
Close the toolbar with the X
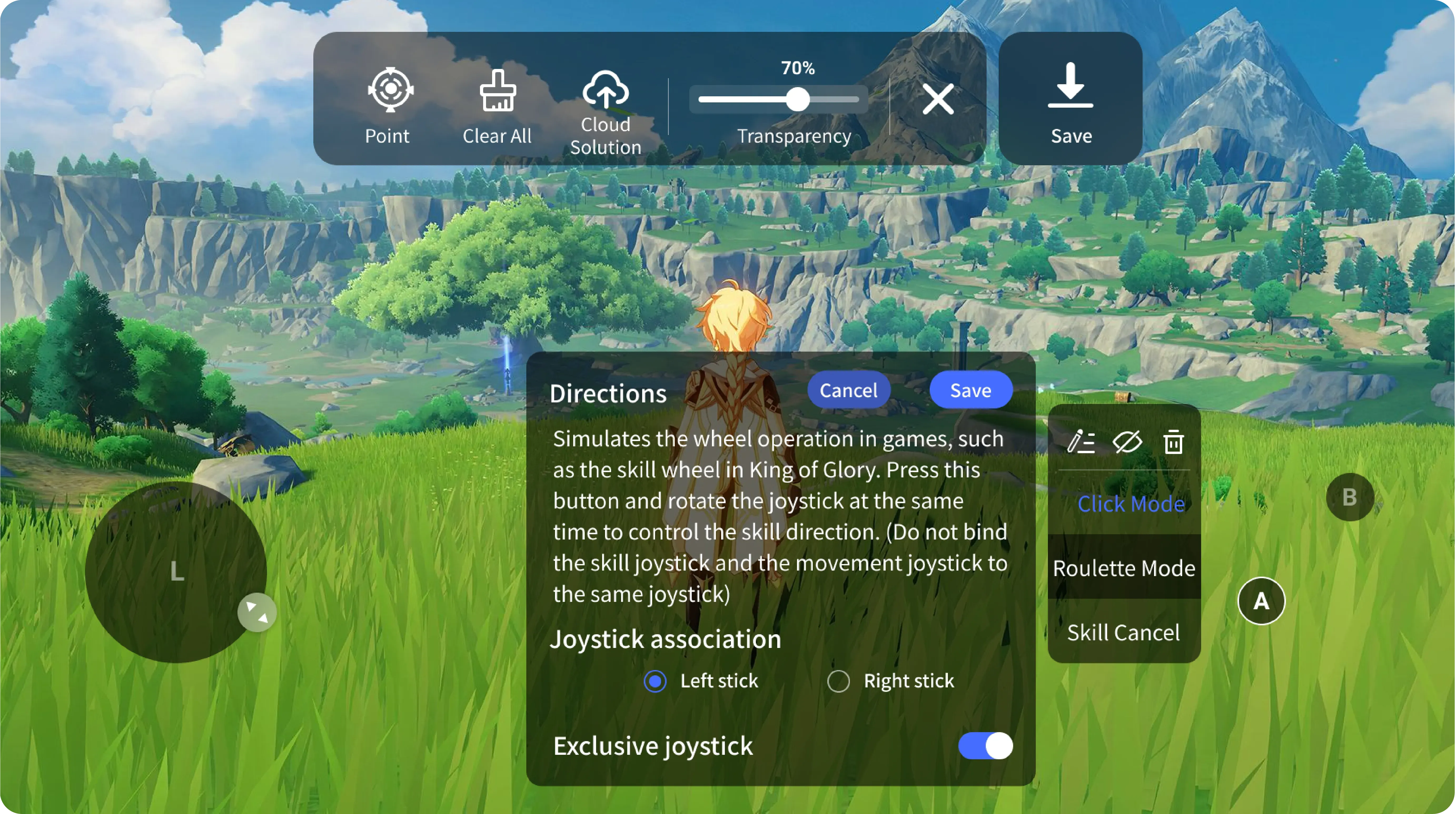click(x=938, y=99)
